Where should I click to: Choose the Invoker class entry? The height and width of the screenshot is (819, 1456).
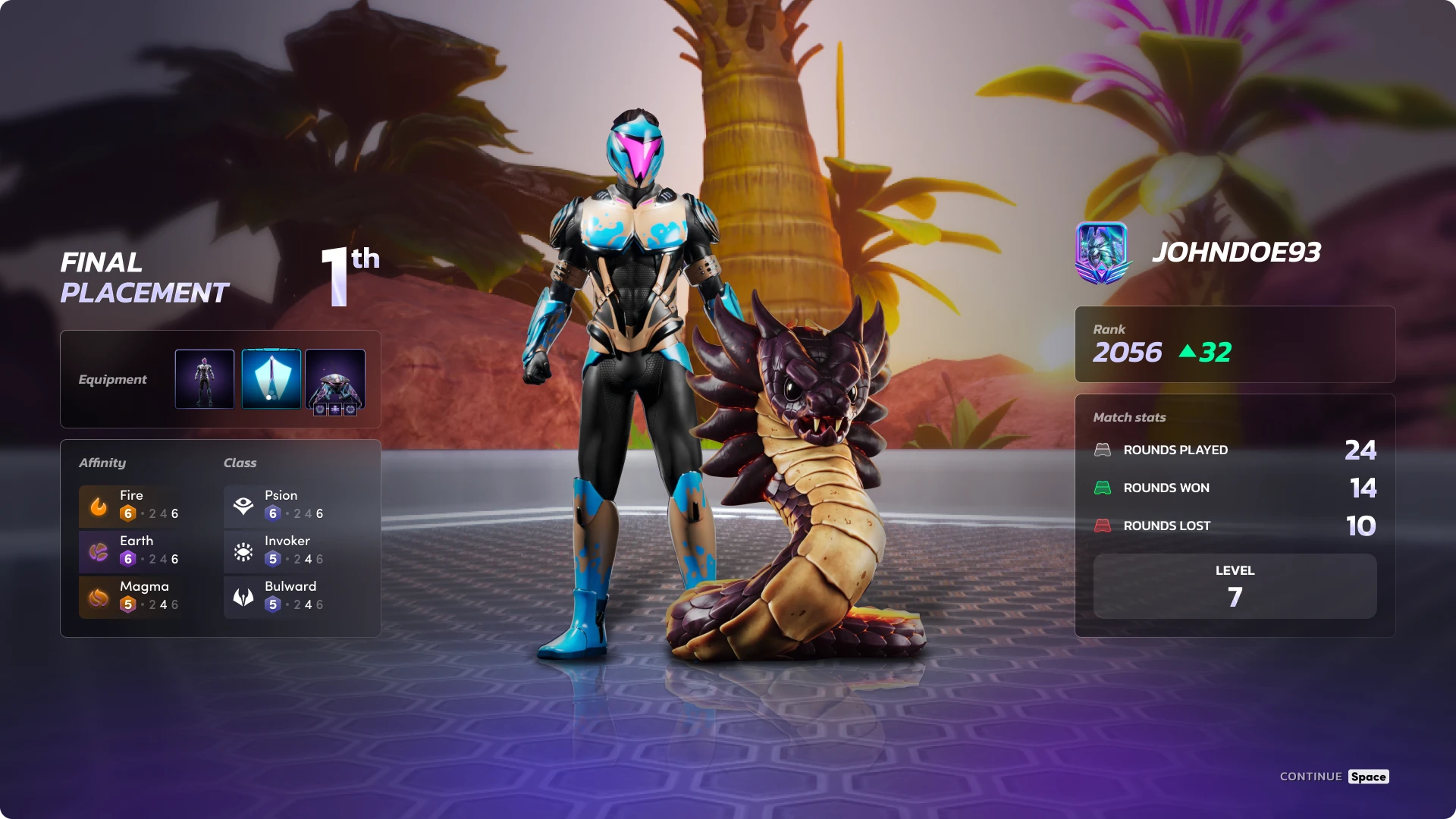point(276,551)
